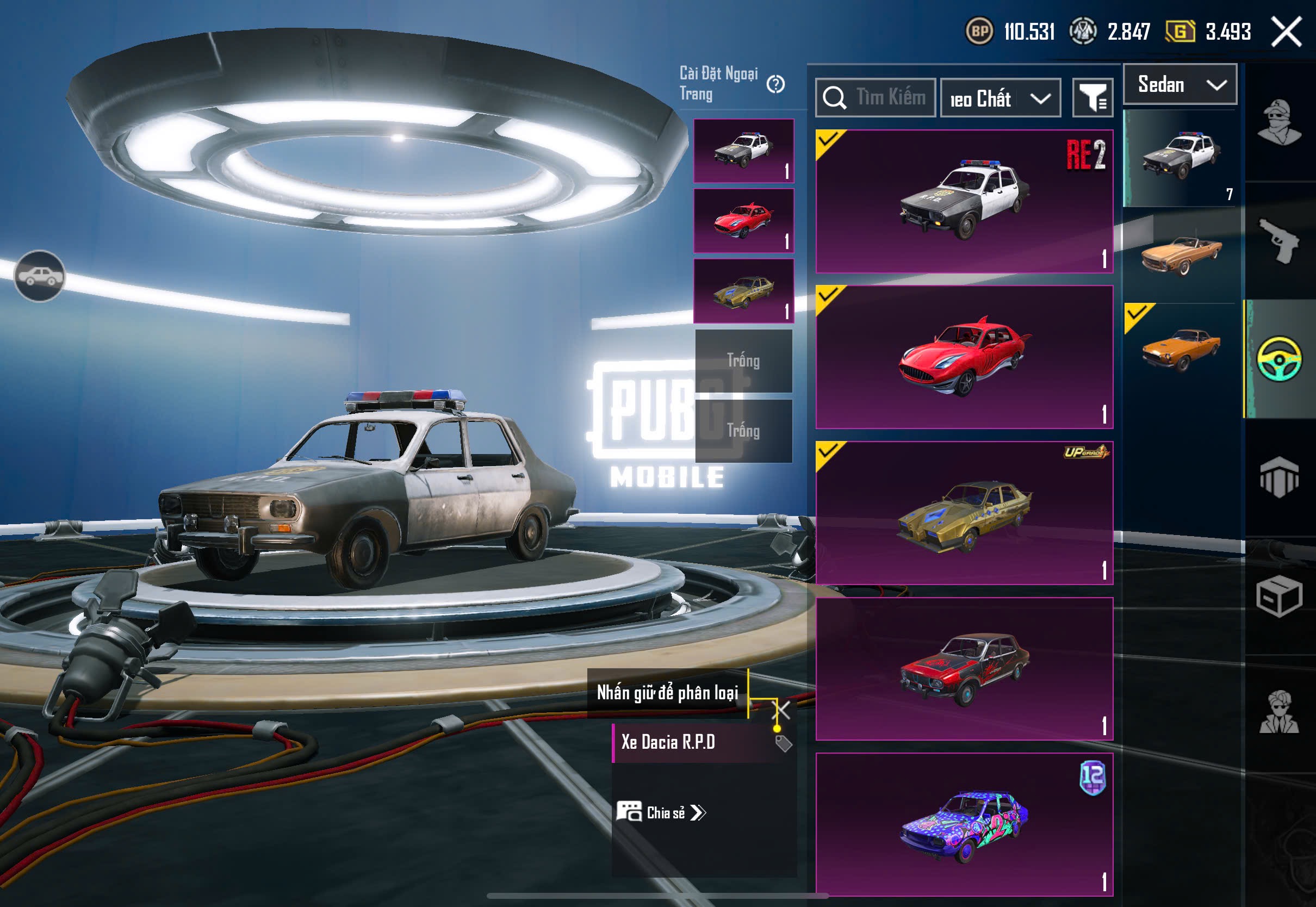The image size is (1316, 907).
Task: Open the Cài Đặt Ngoại Trang help icon
Action: 775,84
